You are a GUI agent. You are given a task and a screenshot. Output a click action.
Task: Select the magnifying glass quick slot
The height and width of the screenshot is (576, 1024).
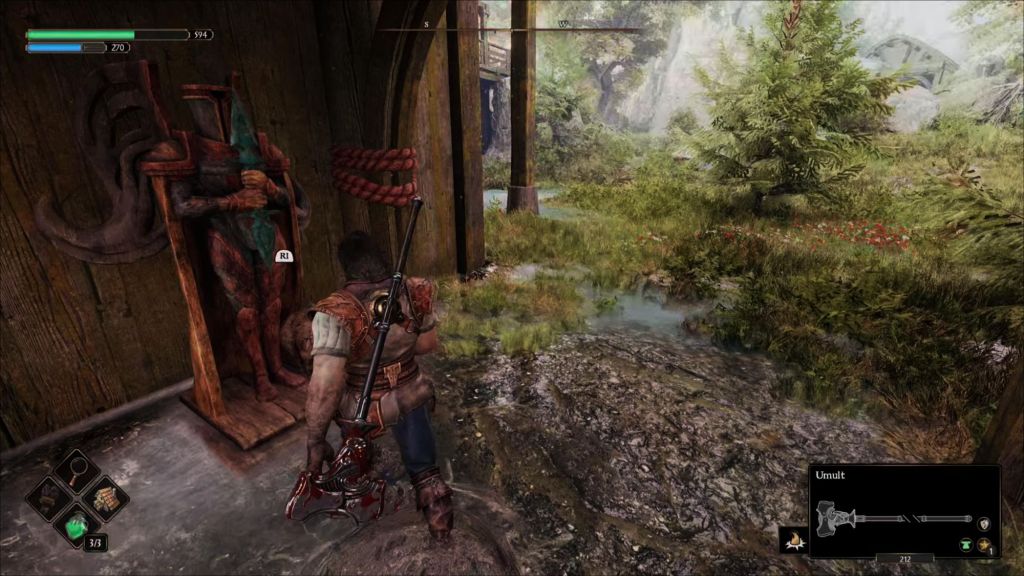click(76, 471)
